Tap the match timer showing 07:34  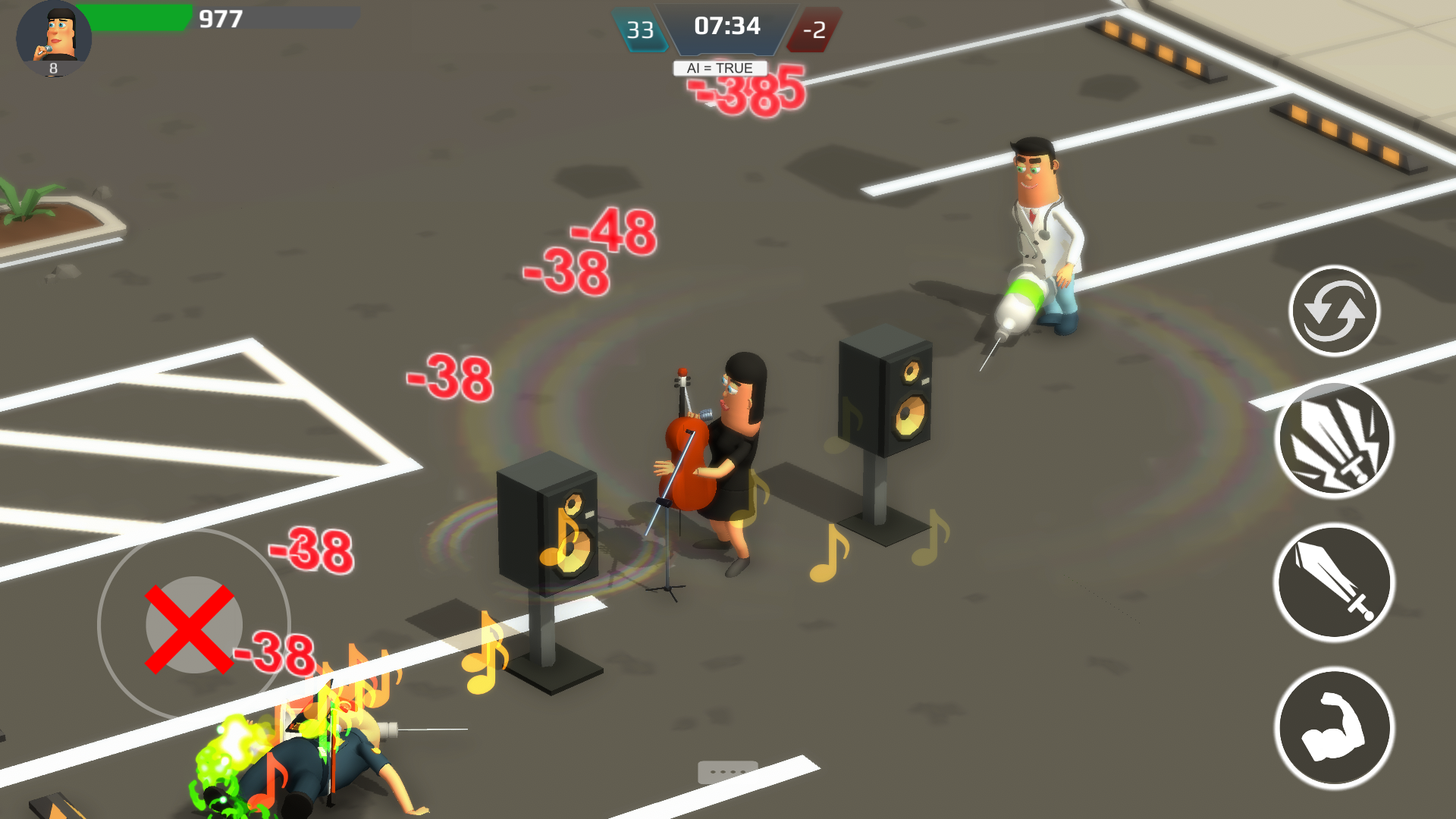point(726,27)
